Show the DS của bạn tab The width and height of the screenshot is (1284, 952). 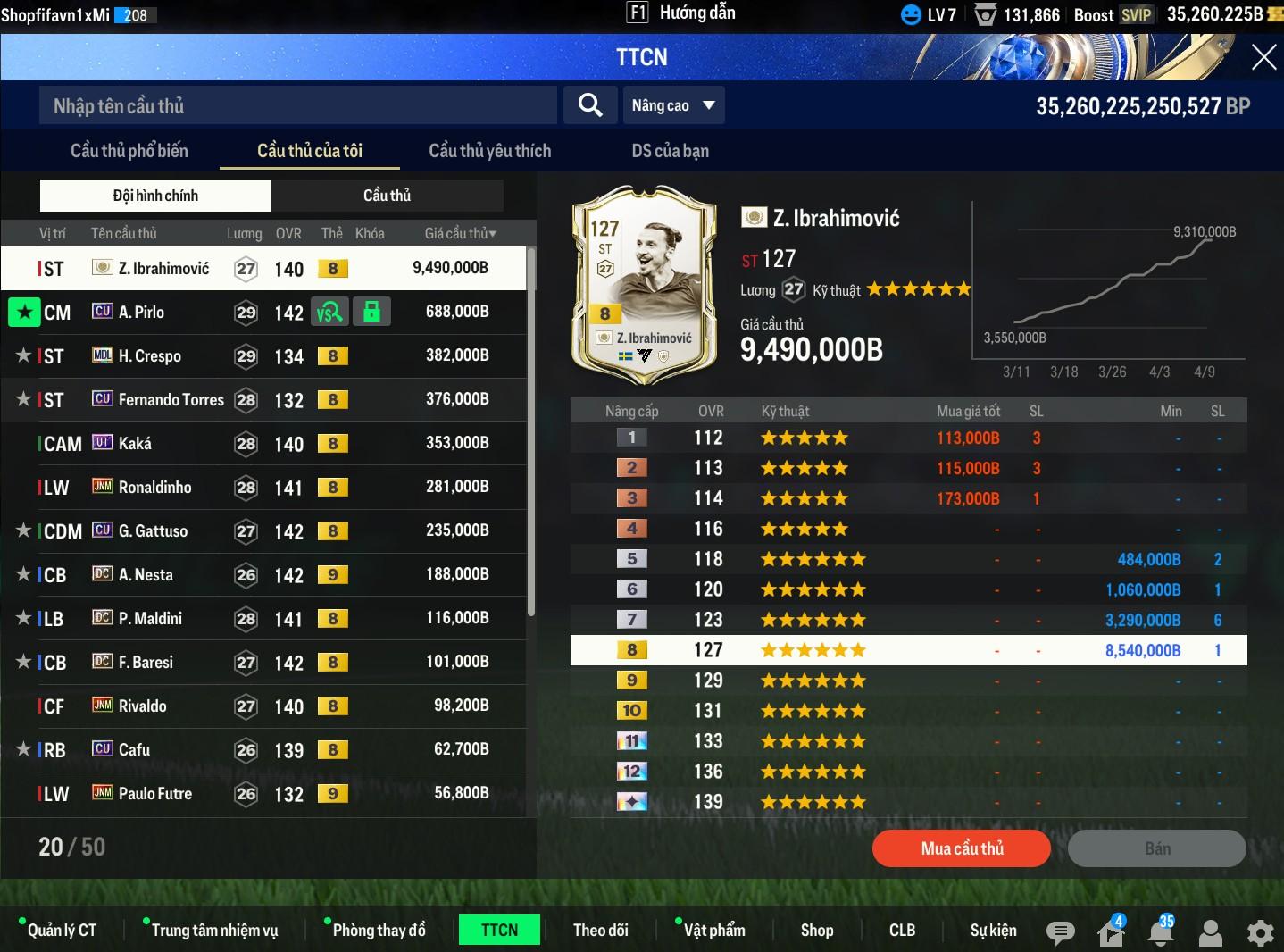[x=670, y=151]
